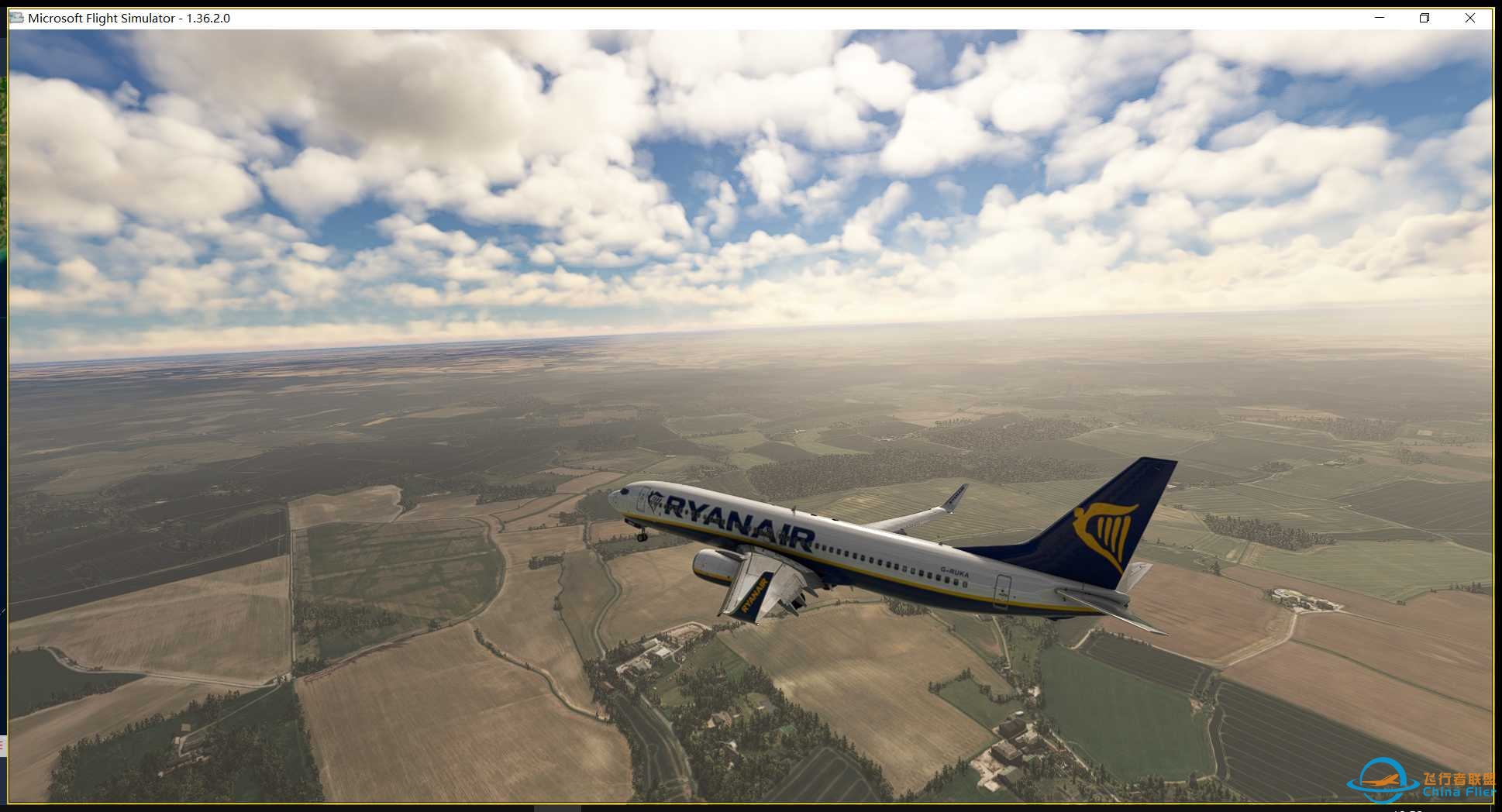Image resolution: width=1502 pixels, height=812 pixels.
Task: Restore the Flight Simulator window size
Action: click(1424, 17)
